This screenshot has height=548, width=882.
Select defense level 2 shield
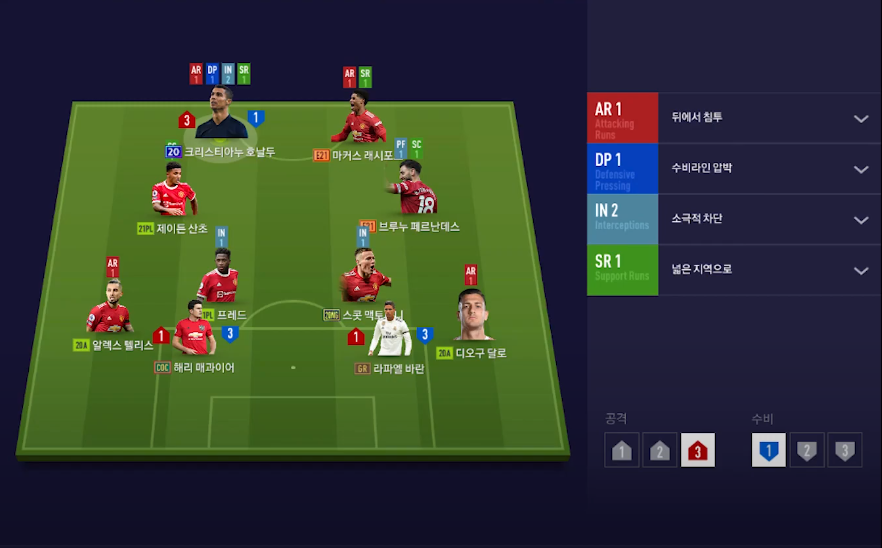807,450
